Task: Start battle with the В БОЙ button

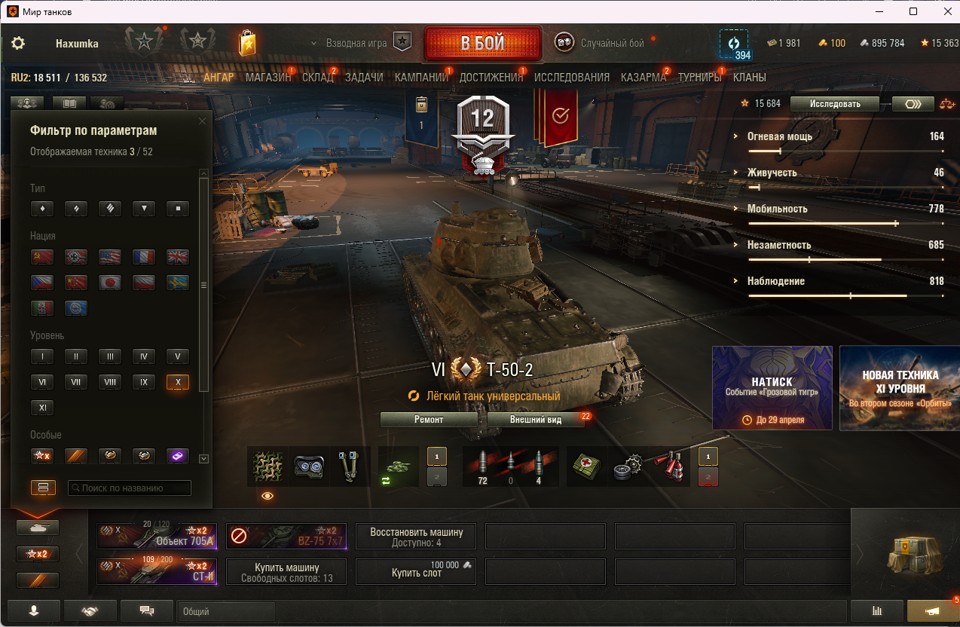Action: tap(482, 44)
